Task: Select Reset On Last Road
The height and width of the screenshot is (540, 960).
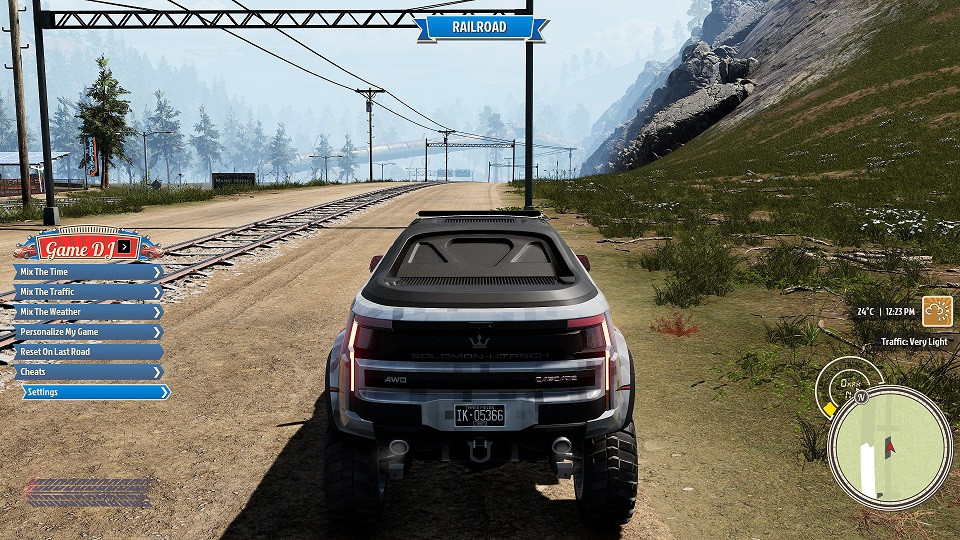Action: 88,352
